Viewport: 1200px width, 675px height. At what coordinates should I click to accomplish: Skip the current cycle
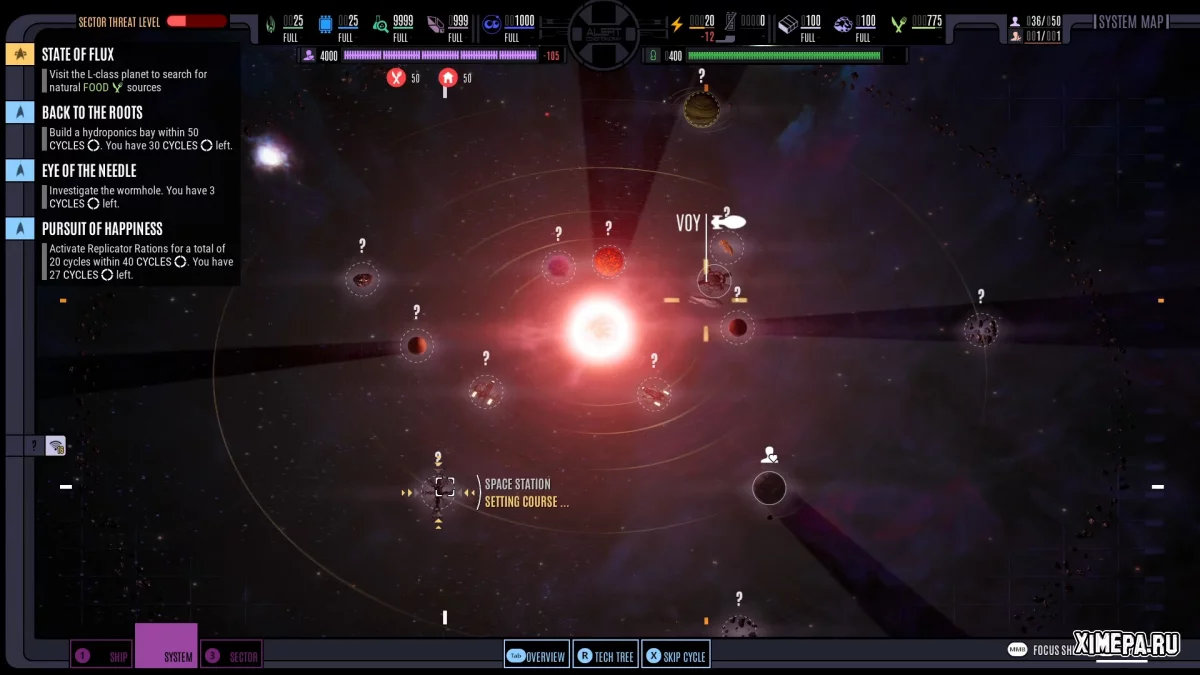676,656
